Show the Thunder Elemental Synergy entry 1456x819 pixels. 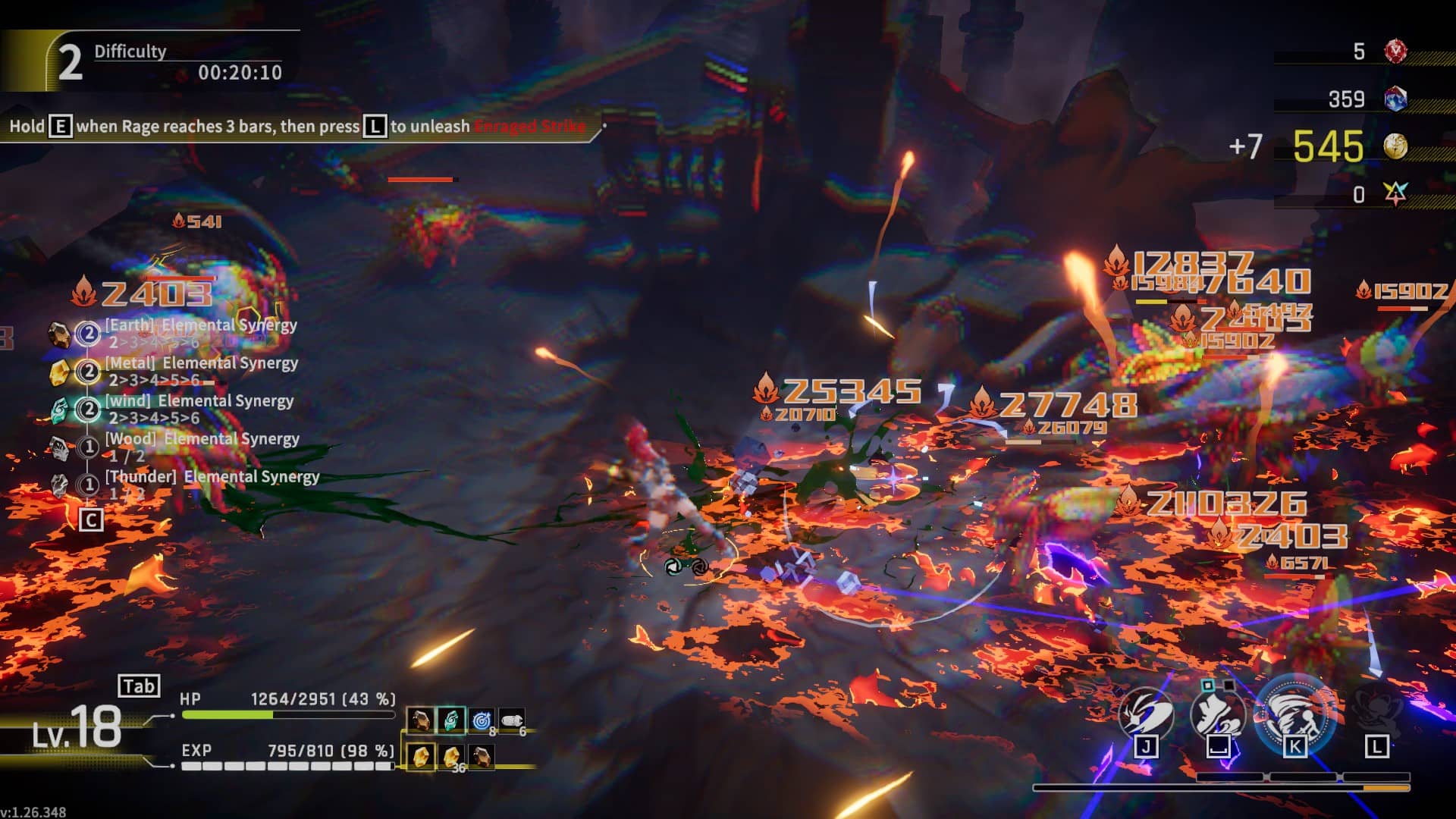(x=212, y=477)
